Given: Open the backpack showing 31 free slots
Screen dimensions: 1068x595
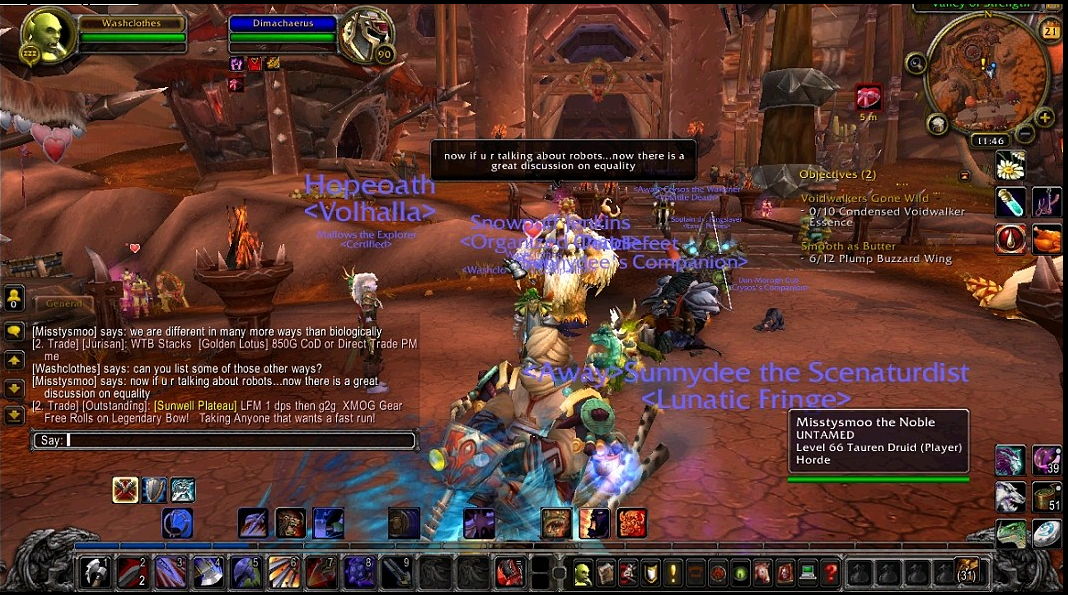Looking at the screenshot, I should (966, 571).
